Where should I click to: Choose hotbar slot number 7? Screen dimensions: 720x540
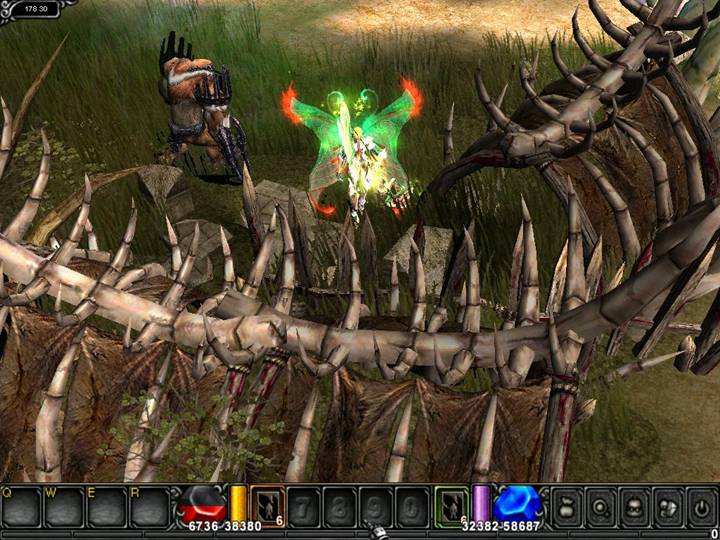pyautogui.click(x=306, y=506)
